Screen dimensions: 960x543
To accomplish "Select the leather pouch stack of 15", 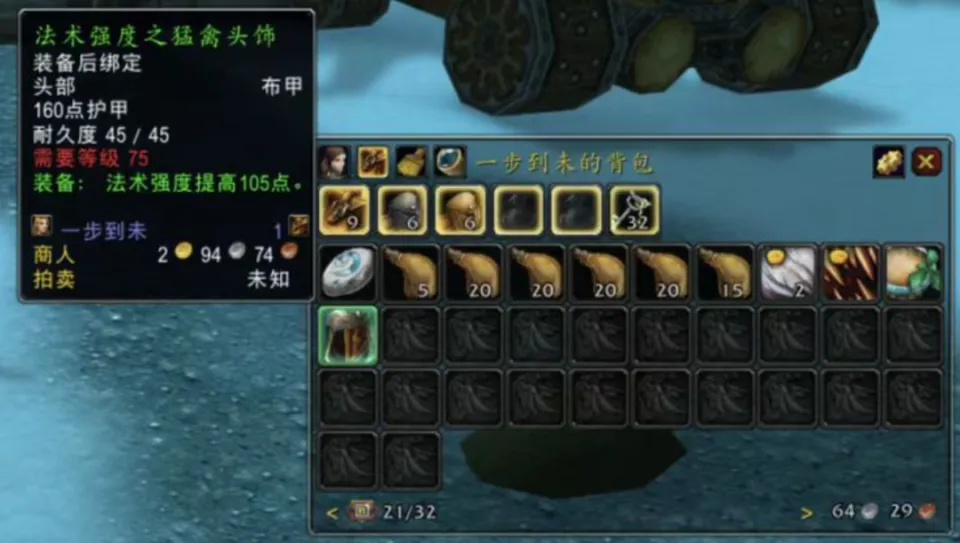I will click(724, 273).
